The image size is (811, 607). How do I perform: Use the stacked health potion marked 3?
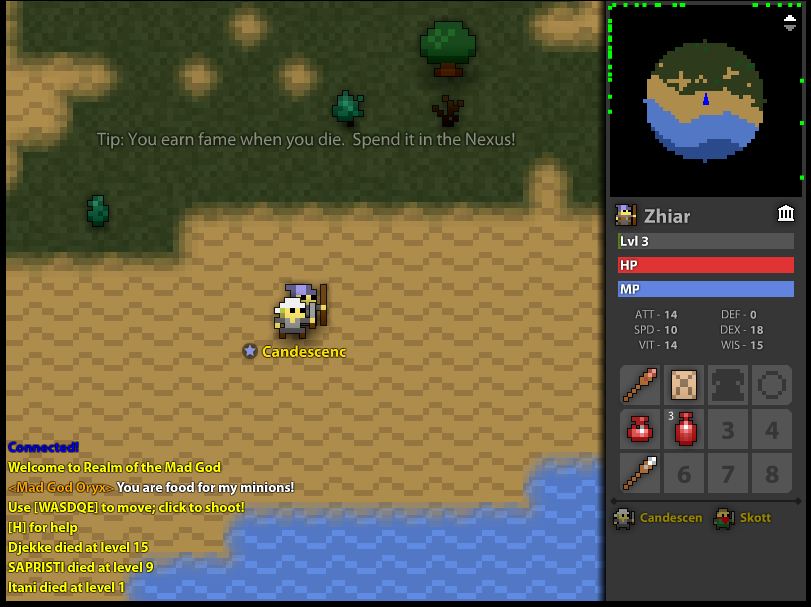tap(684, 429)
